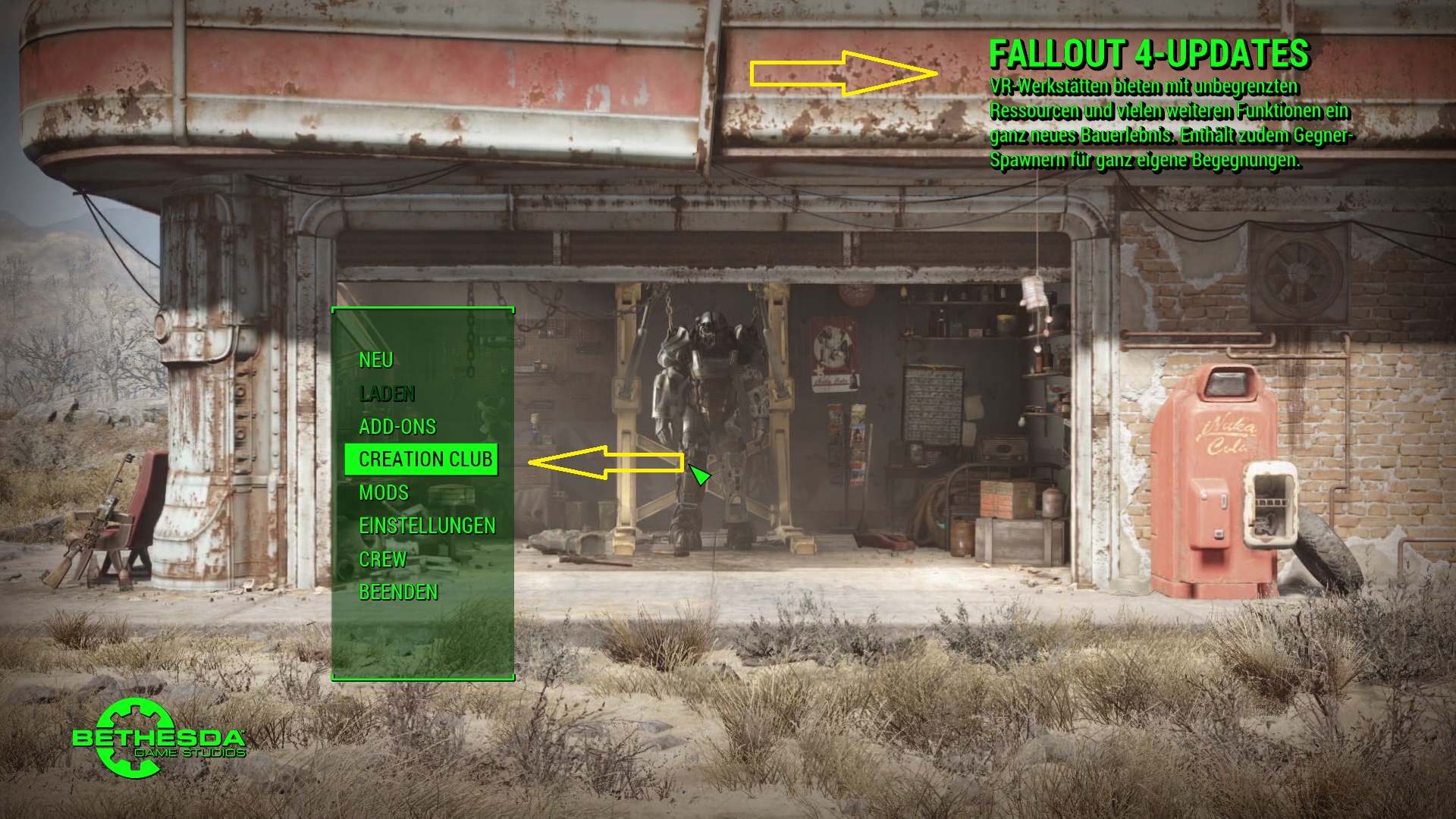Open the LADEN menu entry

387,394
